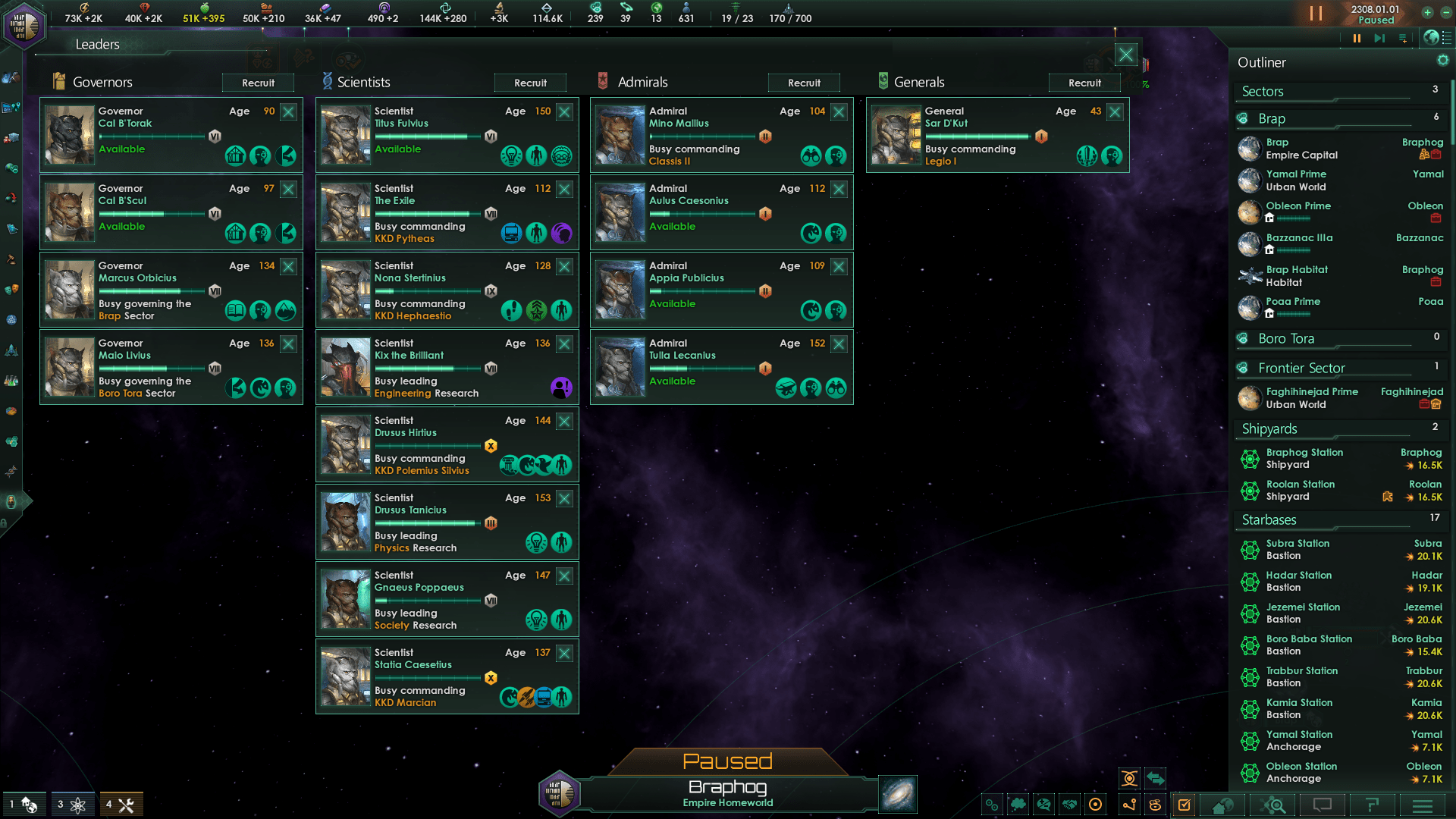1456x819 pixels.
Task: Open the empire emblem menu
Action: 24,25
